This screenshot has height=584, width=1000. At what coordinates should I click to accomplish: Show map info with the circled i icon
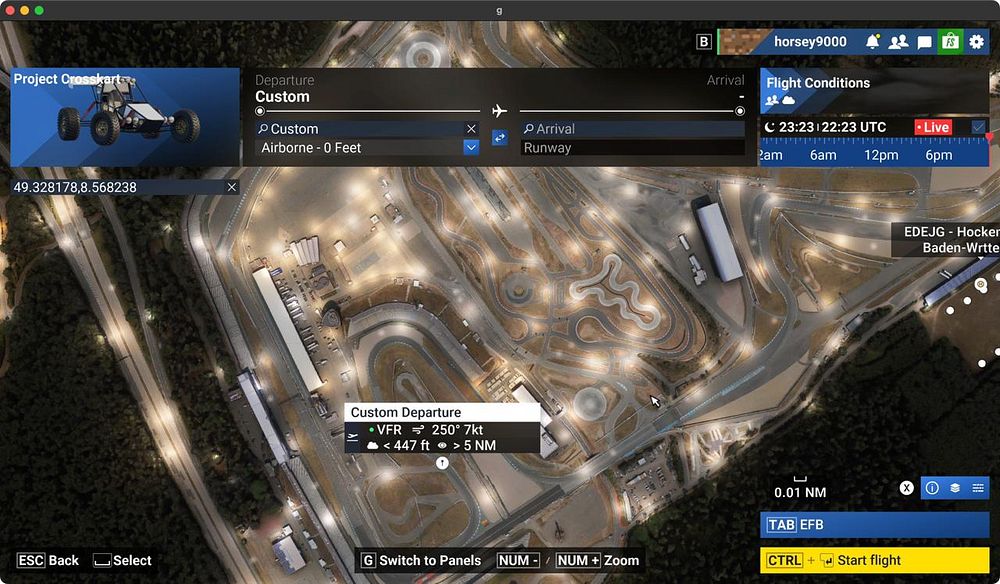click(x=932, y=488)
